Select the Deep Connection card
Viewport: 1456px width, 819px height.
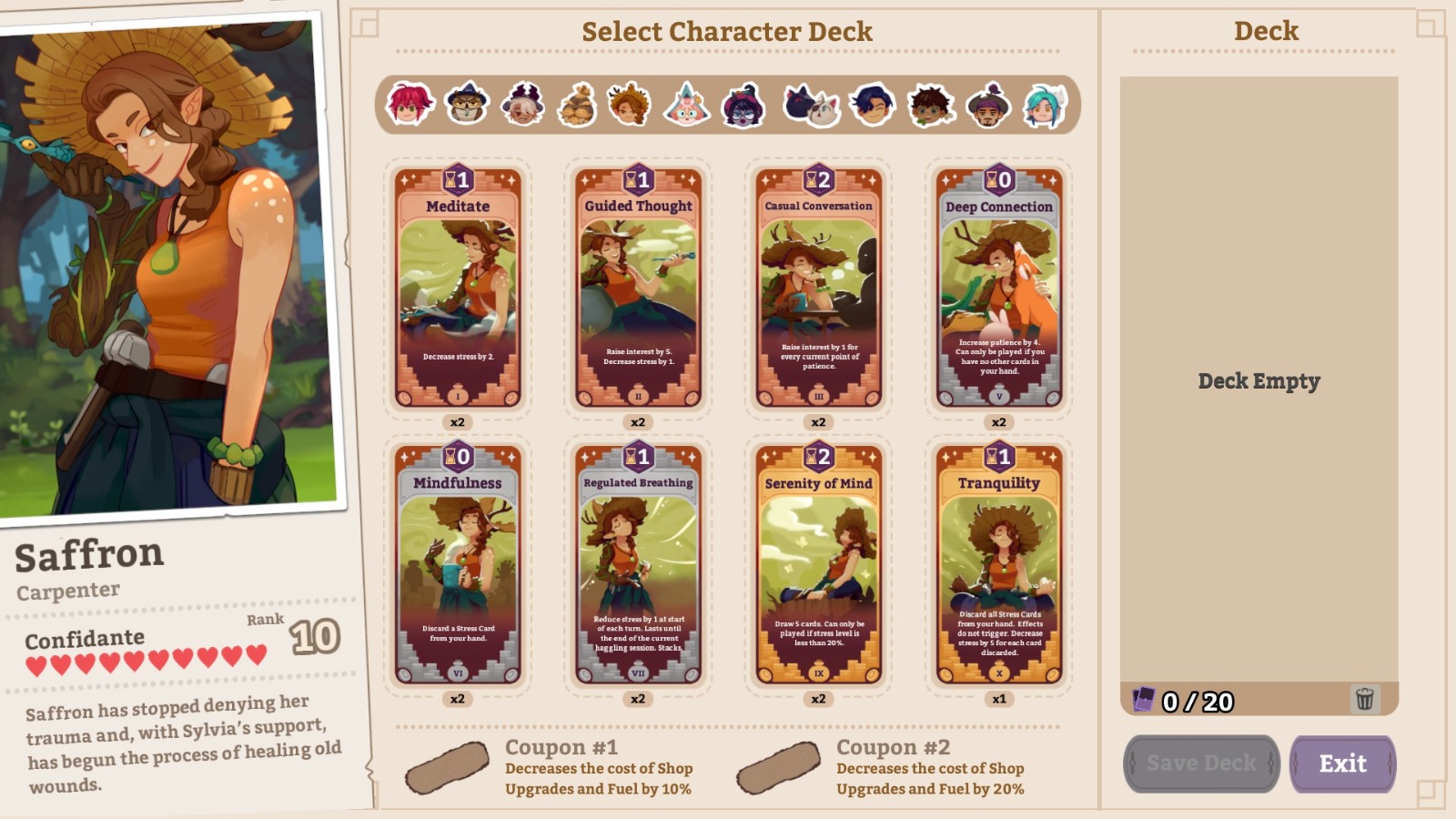coord(999,287)
